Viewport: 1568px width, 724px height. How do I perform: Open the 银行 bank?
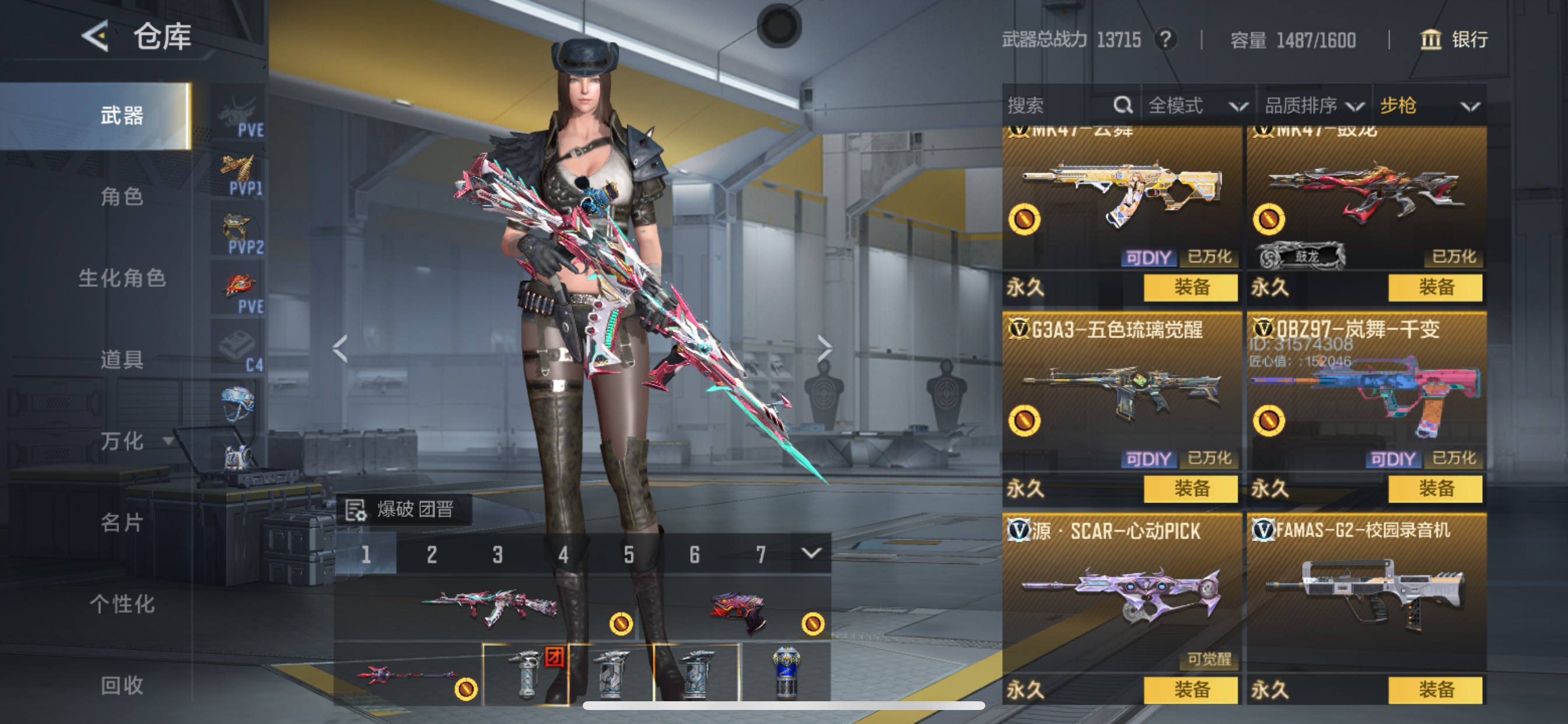1454,40
